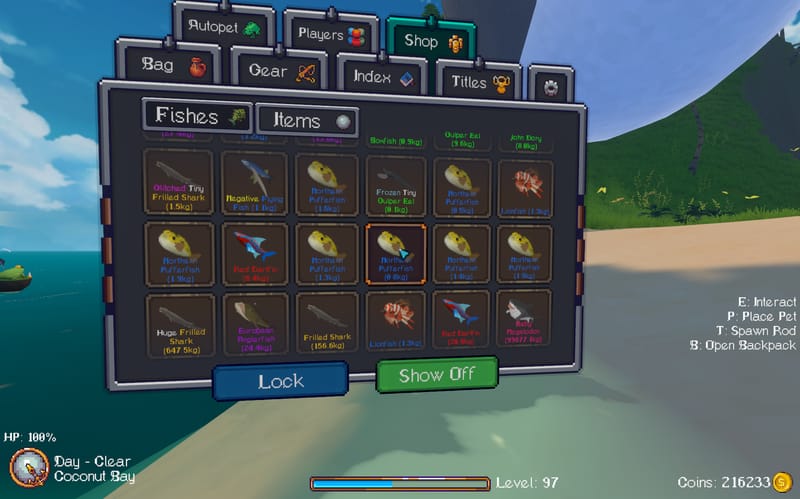800x499 pixels.
Task: Open the Gear tab
Action: pos(281,71)
